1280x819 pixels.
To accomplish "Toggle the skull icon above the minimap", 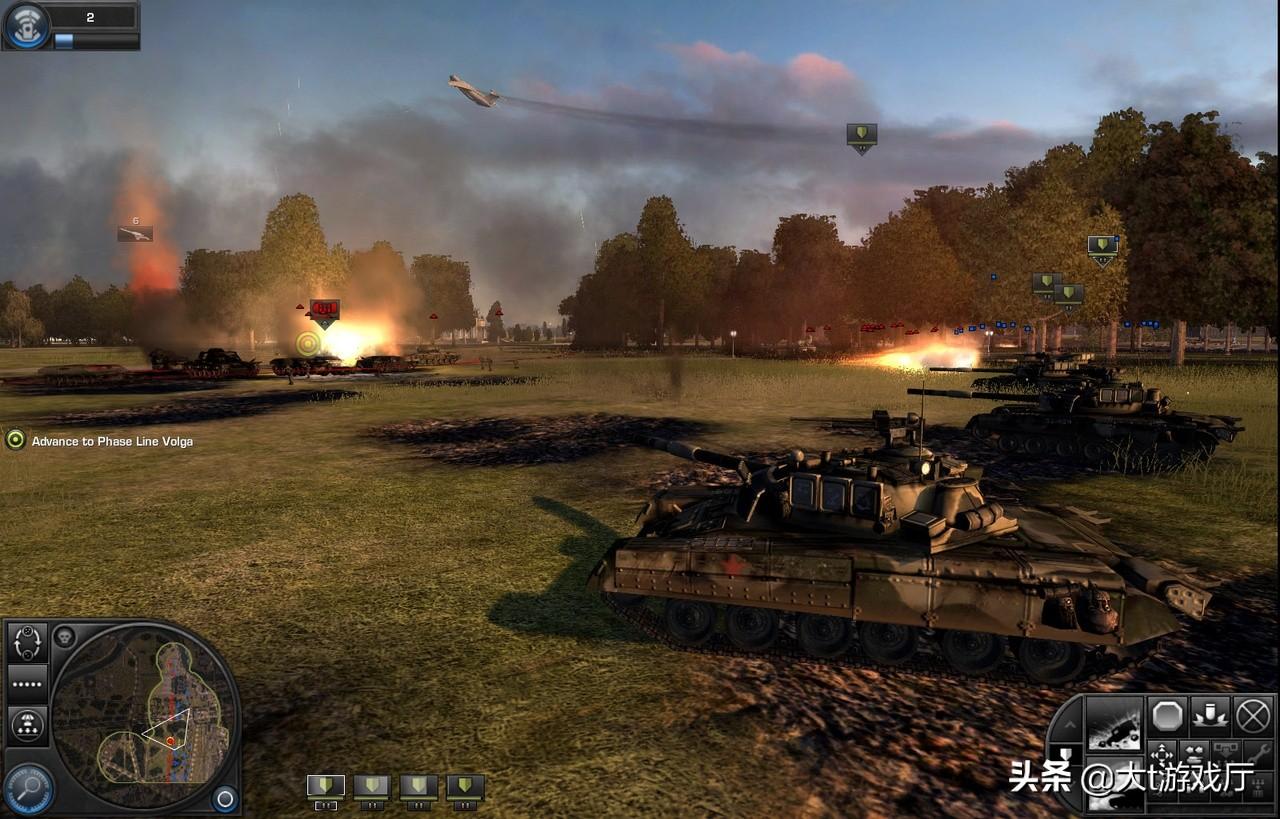I will [64, 636].
